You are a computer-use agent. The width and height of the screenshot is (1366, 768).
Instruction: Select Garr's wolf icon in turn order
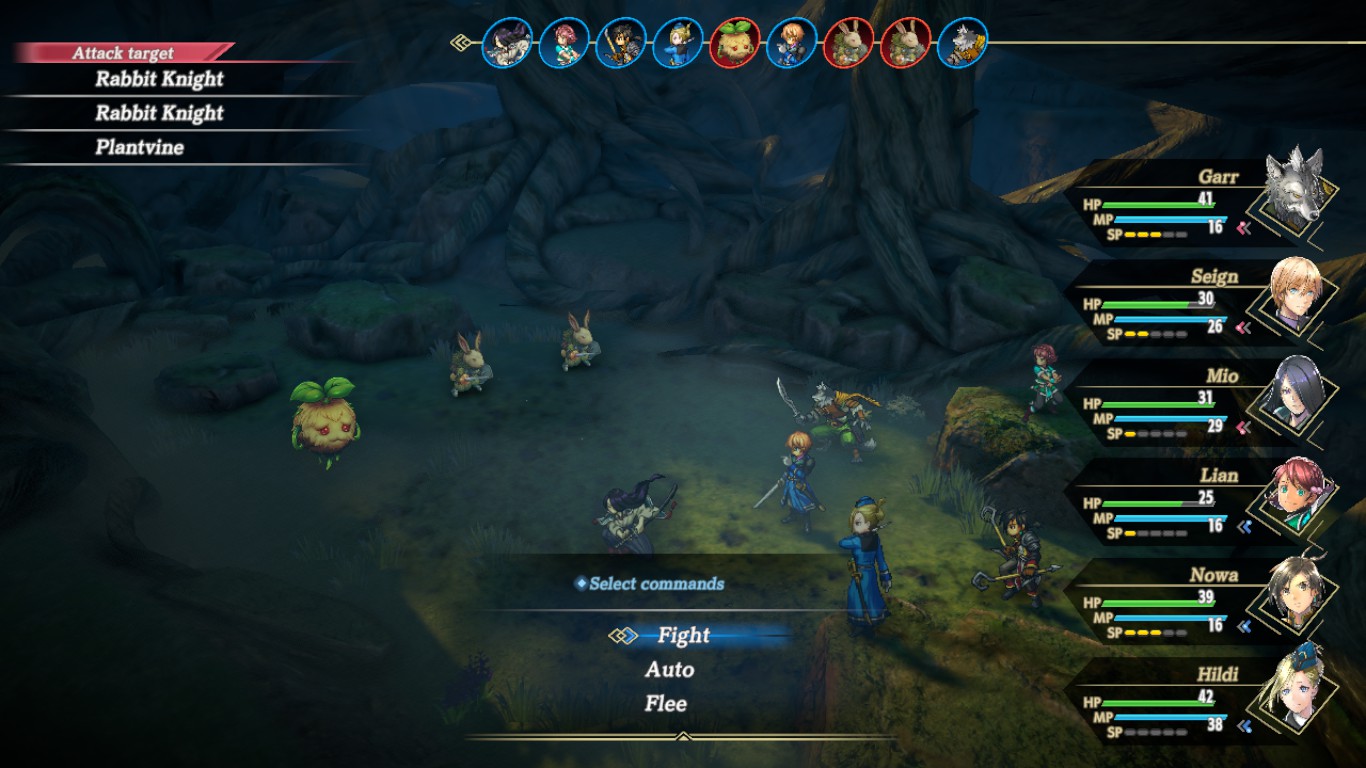(963, 43)
